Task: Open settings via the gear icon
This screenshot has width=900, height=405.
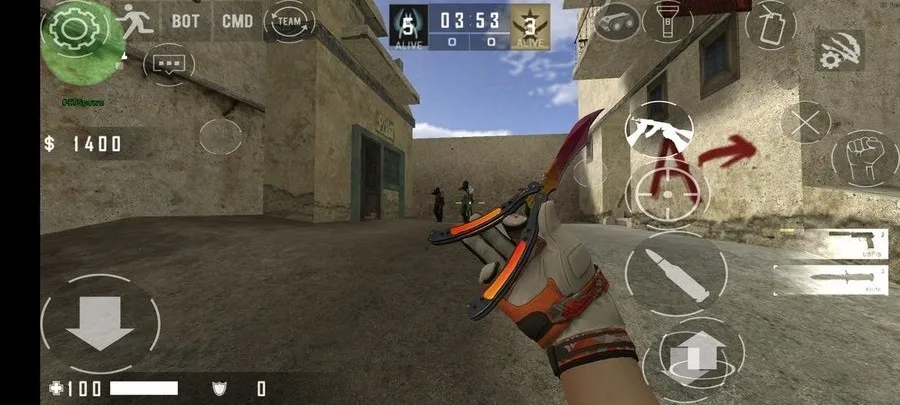Action: (70, 26)
